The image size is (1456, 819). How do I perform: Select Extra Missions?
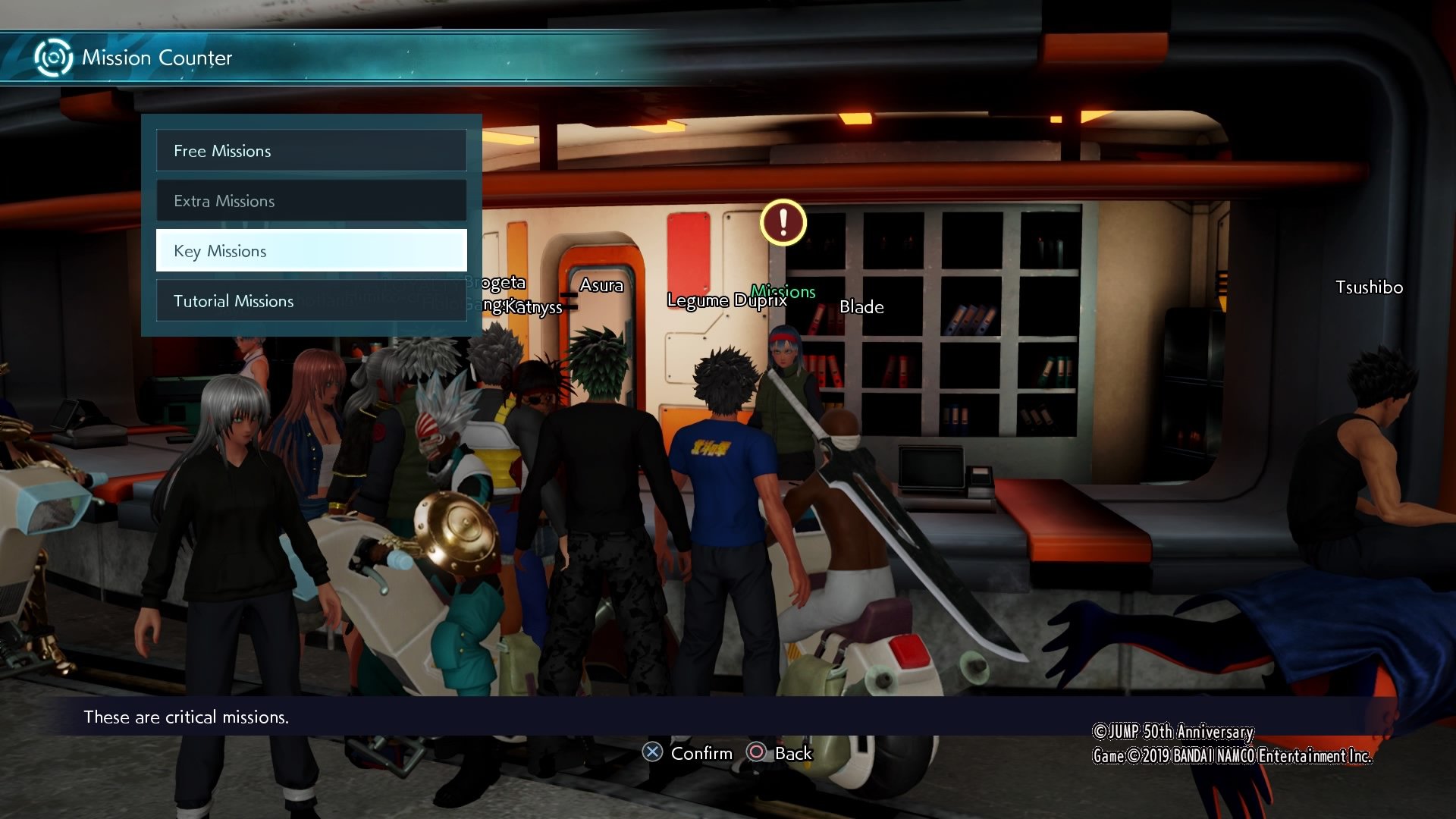[x=311, y=201]
